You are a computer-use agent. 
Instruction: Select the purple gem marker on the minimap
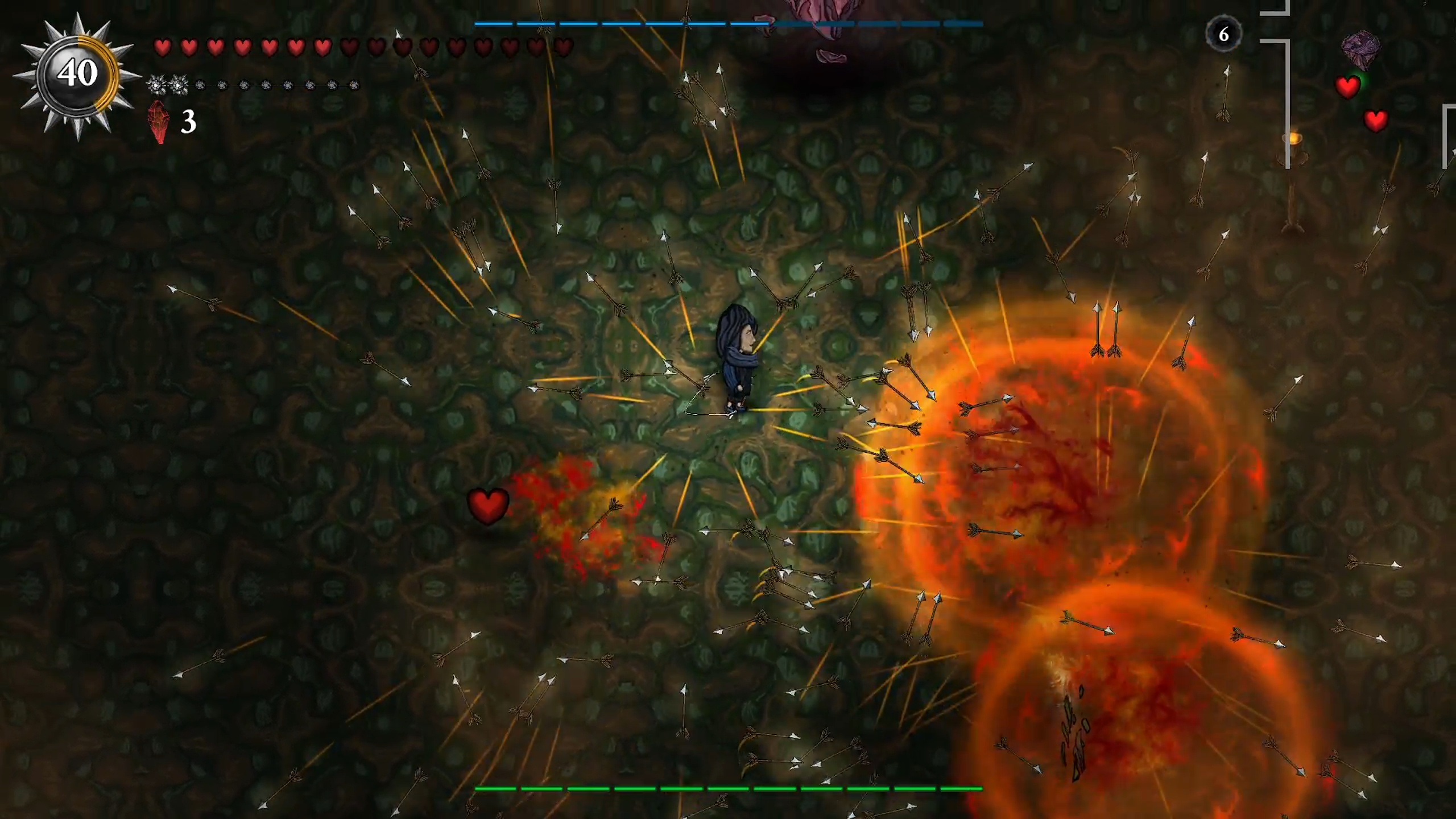tap(1360, 48)
